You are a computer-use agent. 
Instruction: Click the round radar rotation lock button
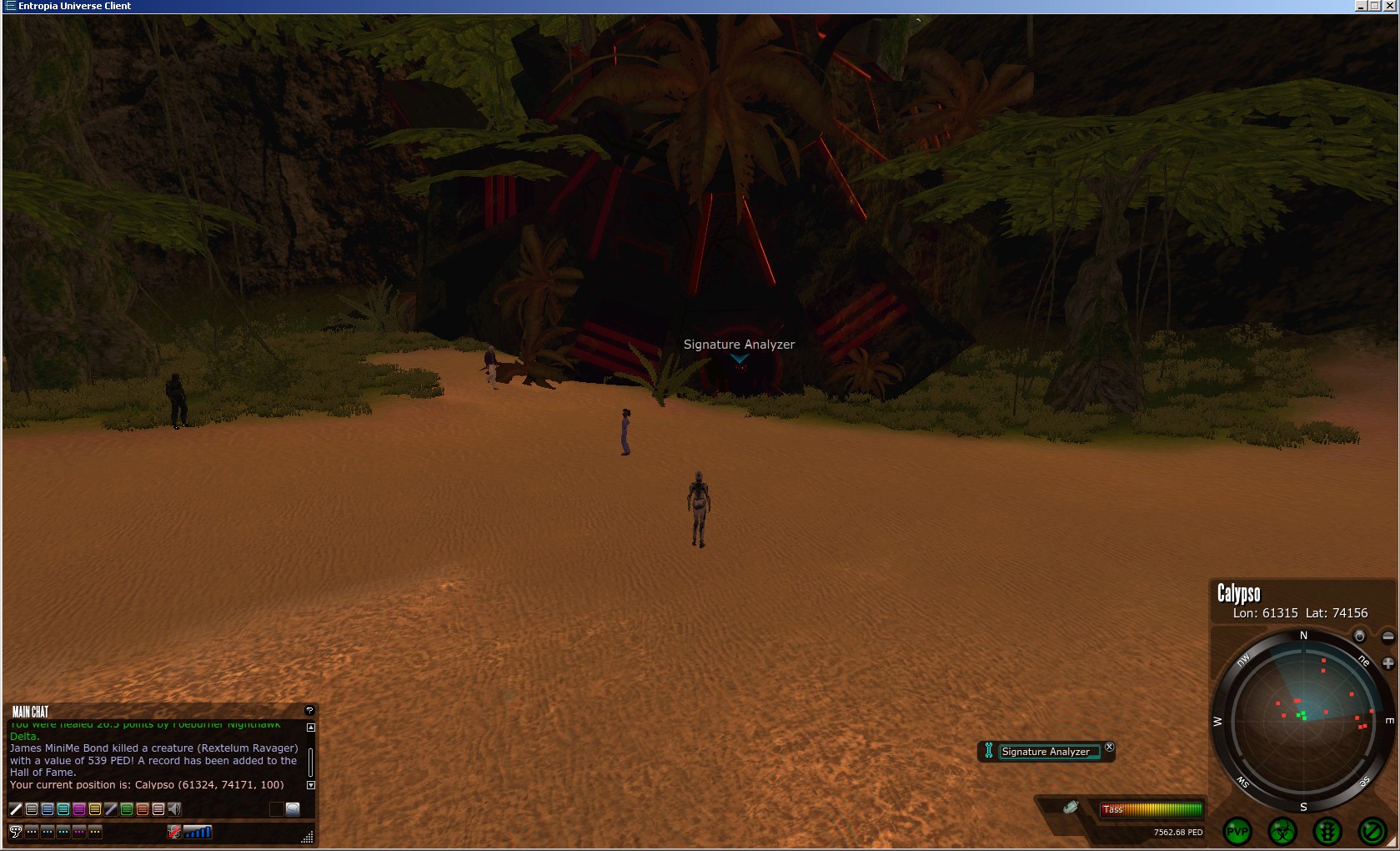[x=1359, y=637]
